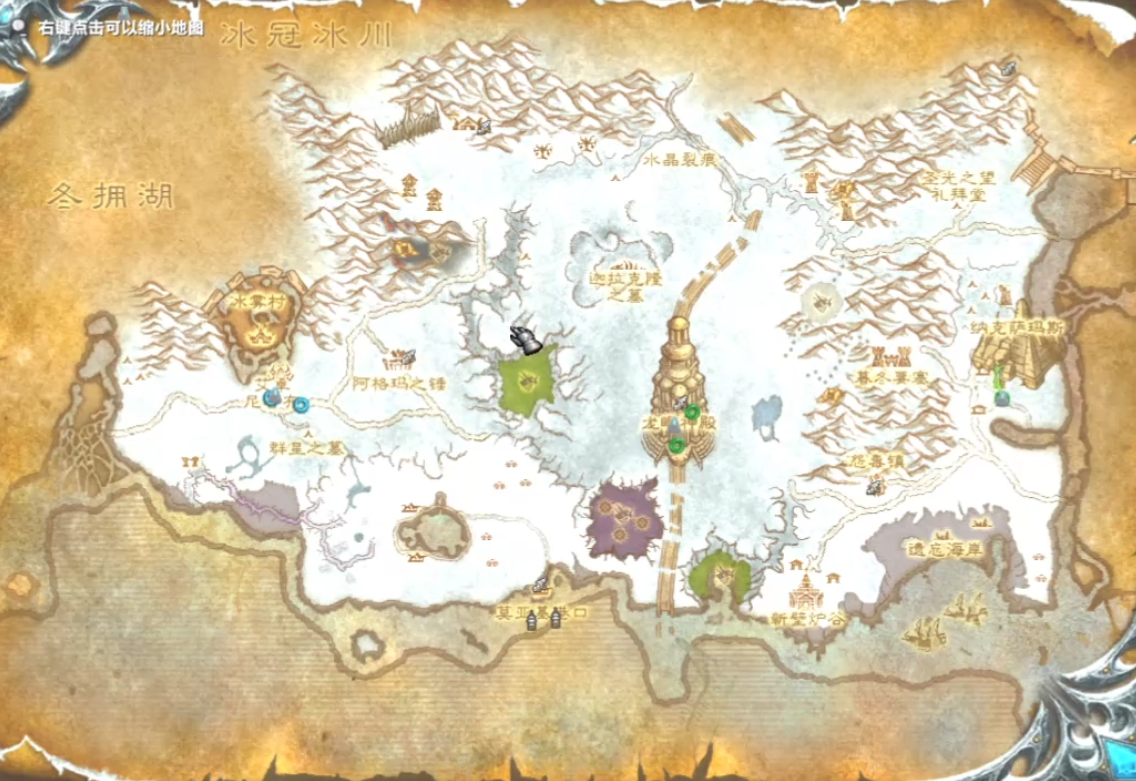This screenshot has width=1136, height=781.
Task: Choose the 阿格玛之锤 flight point icon
Action: click(x=407, y=357)
